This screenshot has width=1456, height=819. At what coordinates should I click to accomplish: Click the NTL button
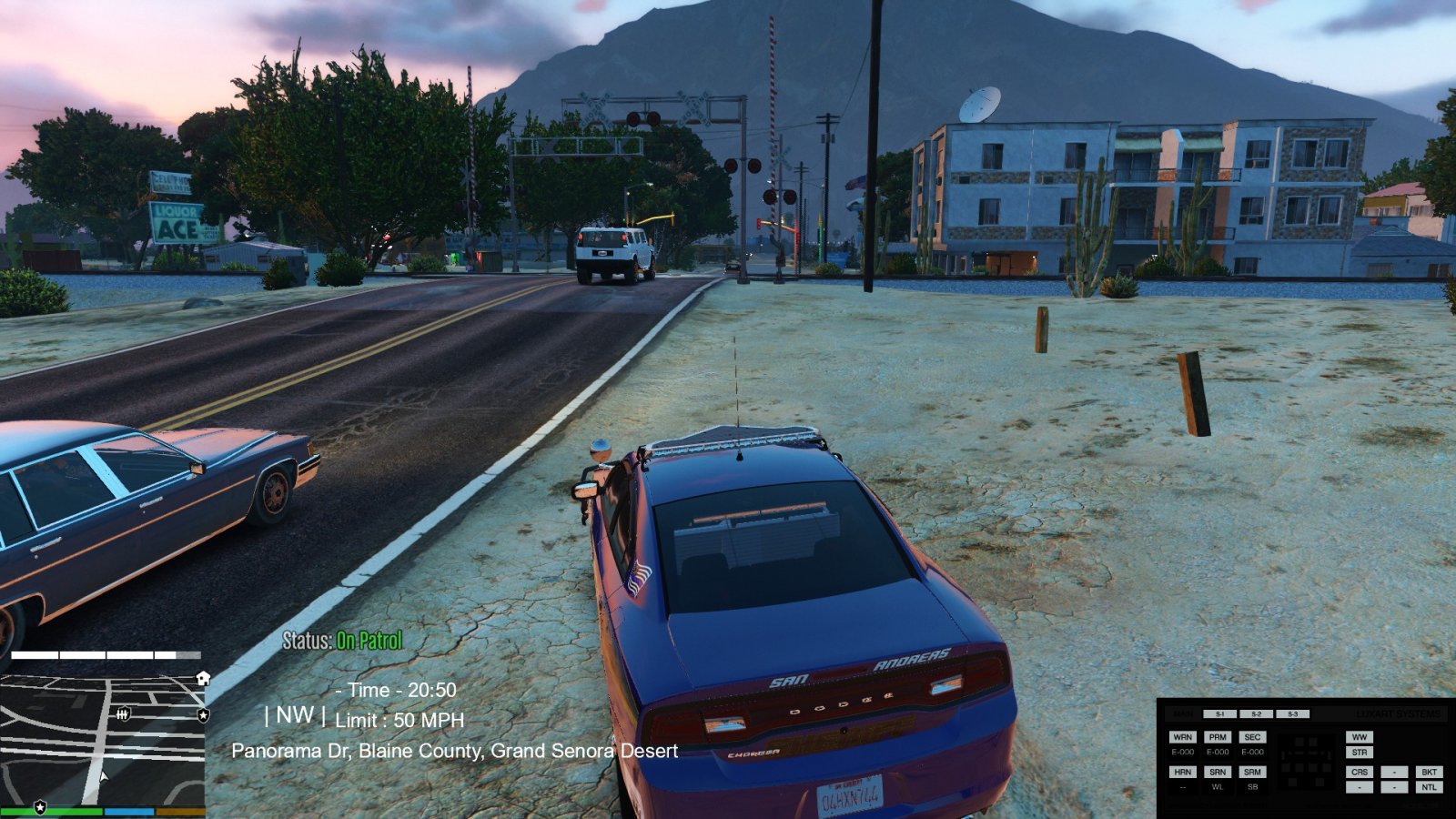pos(1429,787)
